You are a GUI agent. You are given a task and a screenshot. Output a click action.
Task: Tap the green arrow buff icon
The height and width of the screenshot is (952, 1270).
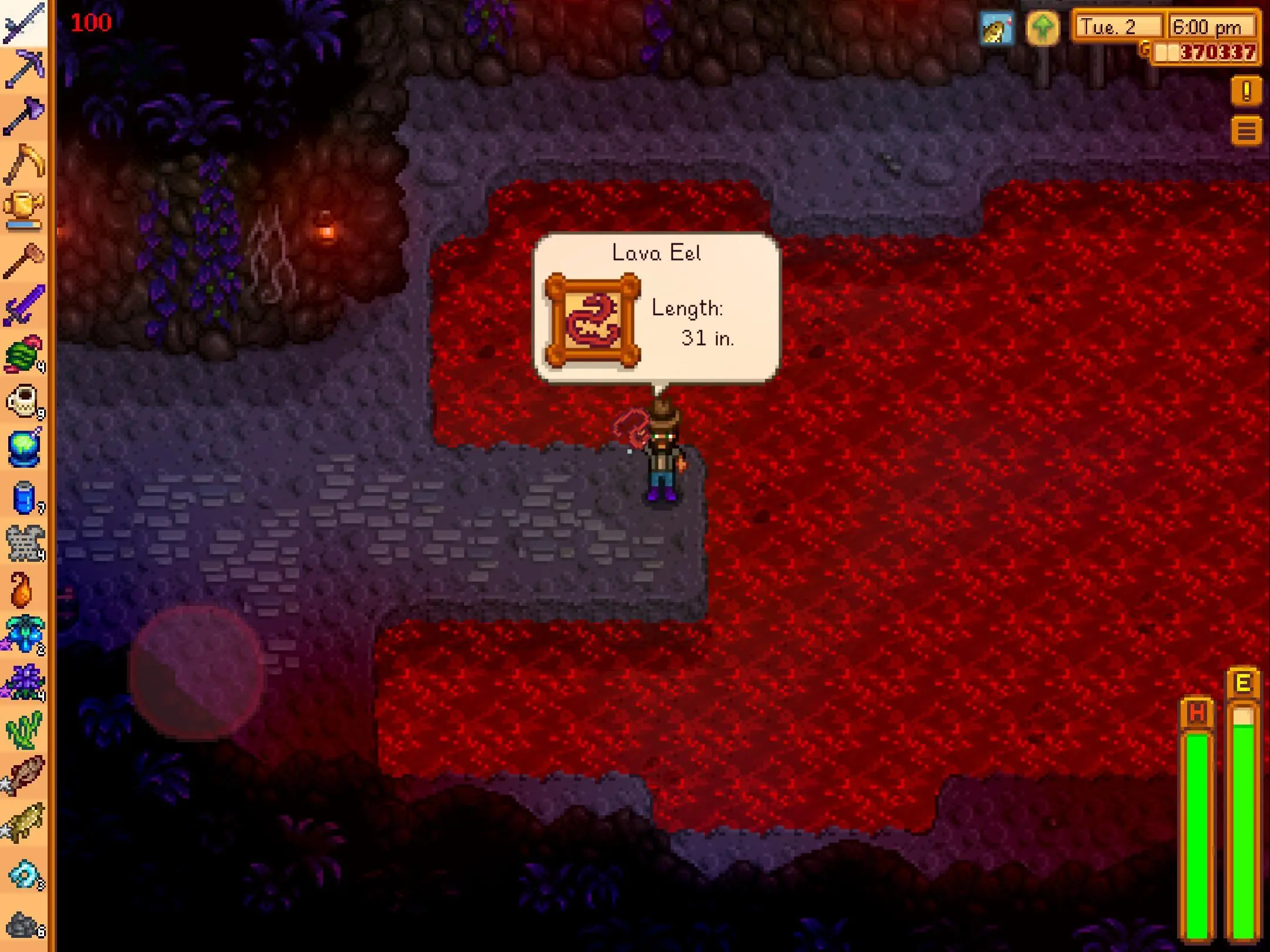coord(1042,28)
